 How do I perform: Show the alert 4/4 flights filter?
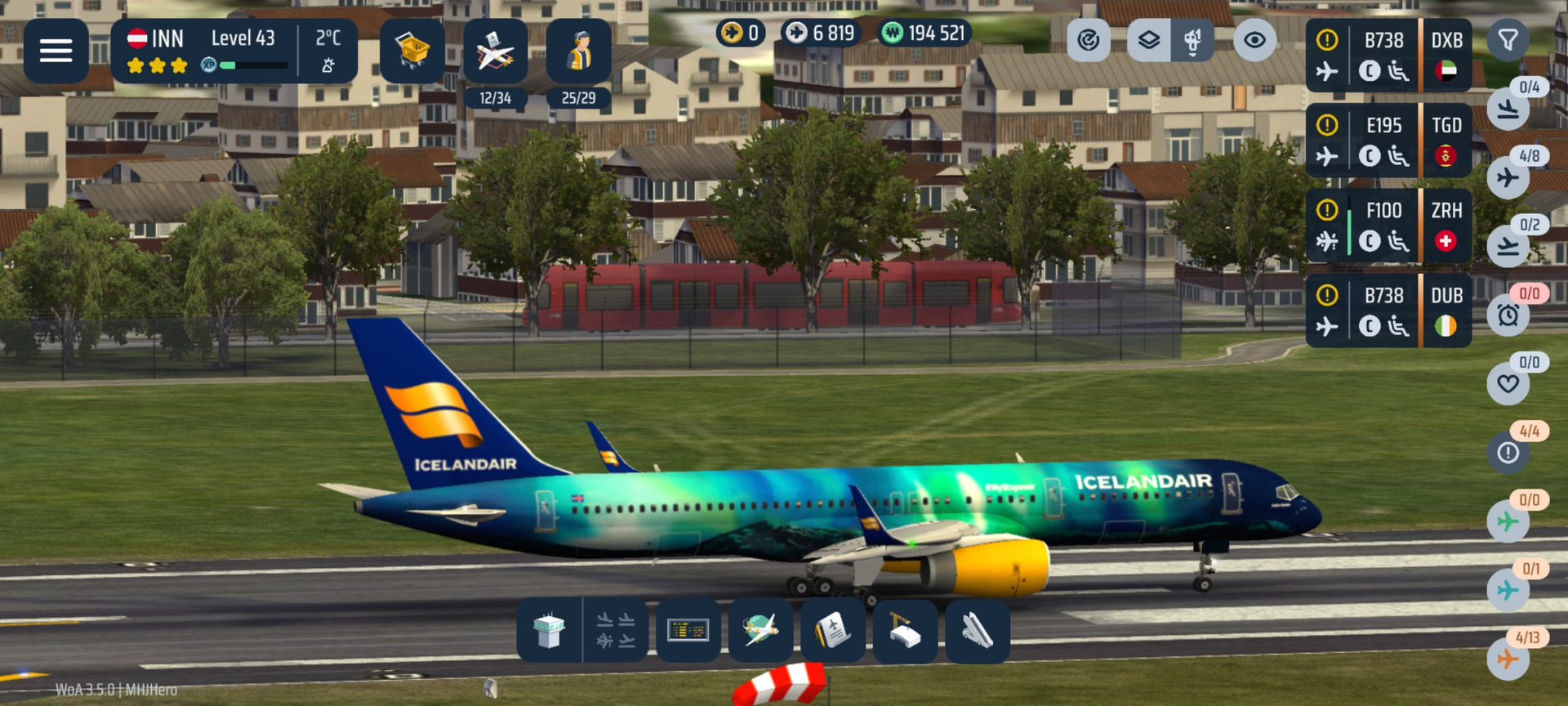pyautogui.click(x=1508, y=452)
